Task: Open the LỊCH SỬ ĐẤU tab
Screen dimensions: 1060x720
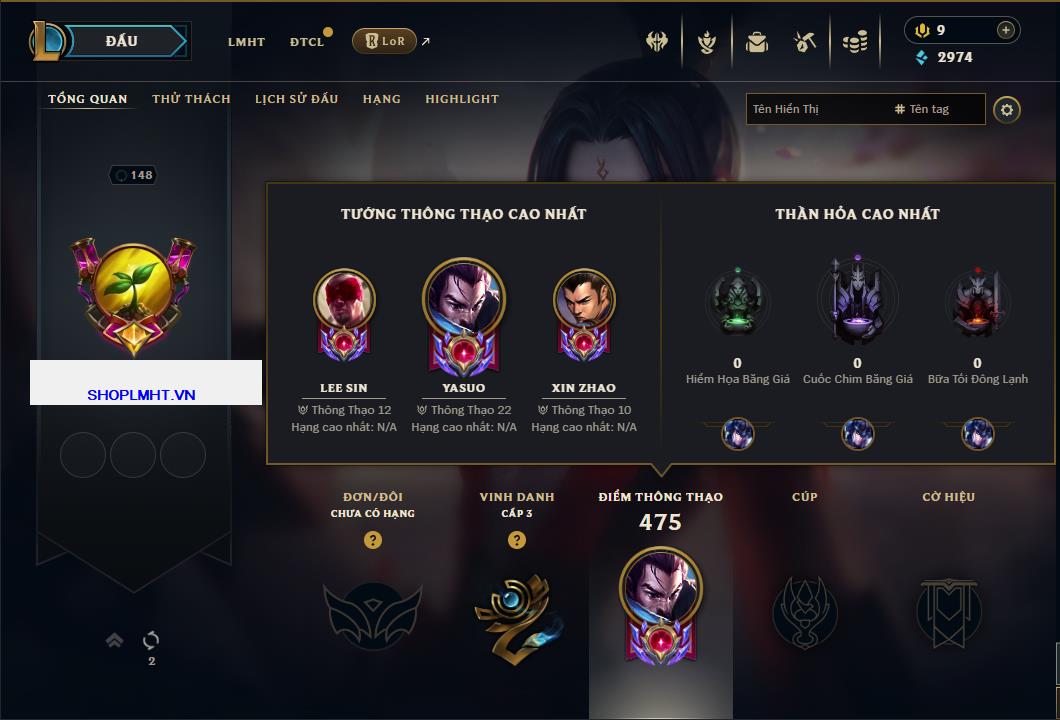Action: 296,99
